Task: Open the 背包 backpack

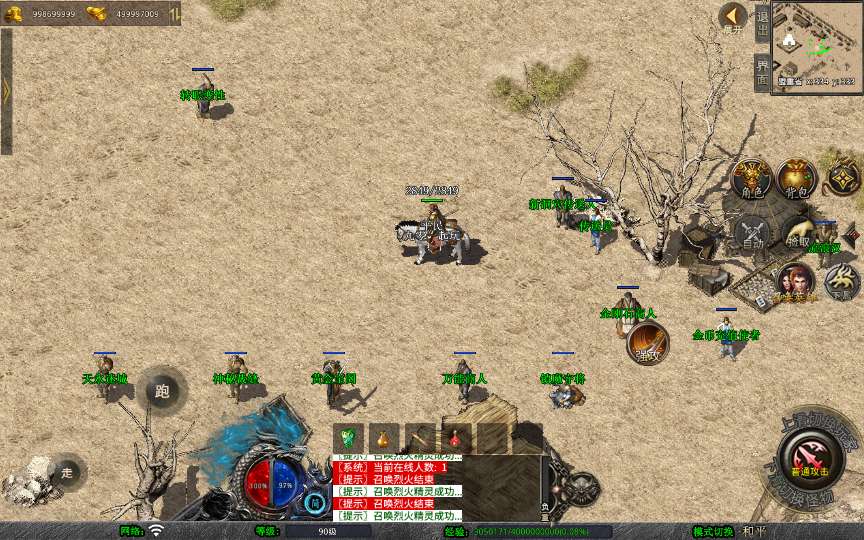Action: 797,179
